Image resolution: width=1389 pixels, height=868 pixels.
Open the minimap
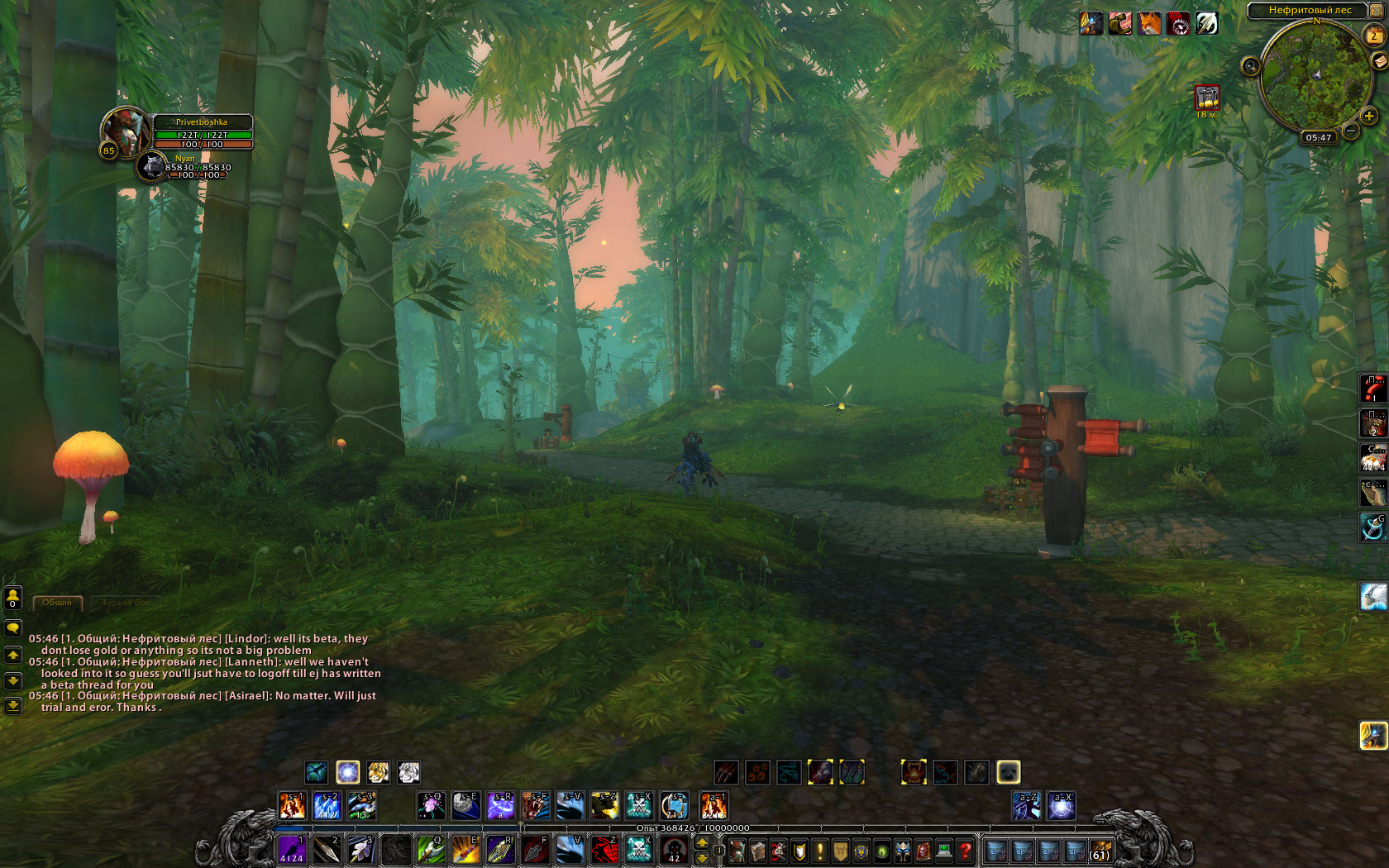pyautogui.click(x=1315, y=76)
